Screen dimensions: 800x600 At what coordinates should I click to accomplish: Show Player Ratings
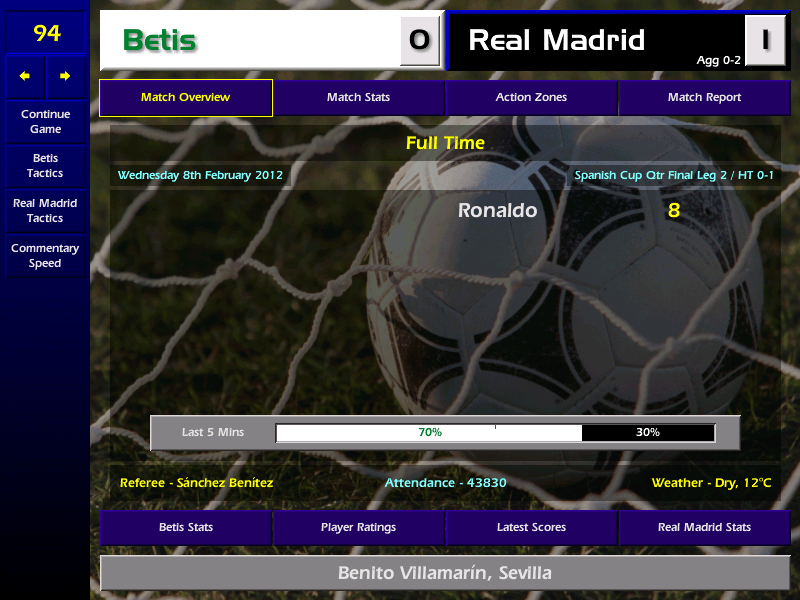[x=358, y=527]
